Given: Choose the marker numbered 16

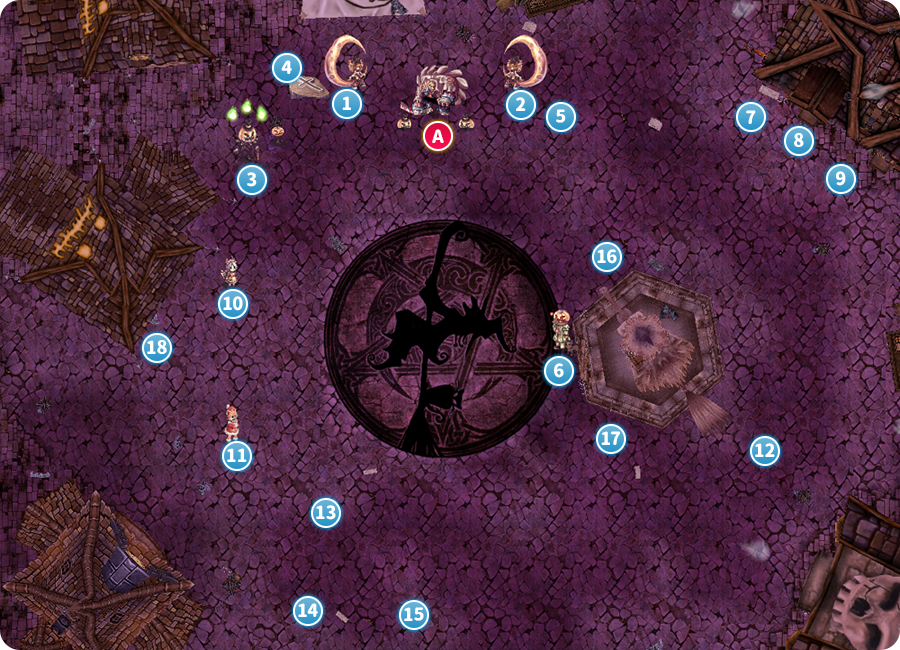Looking at the screenshot, I should point(606,257).
